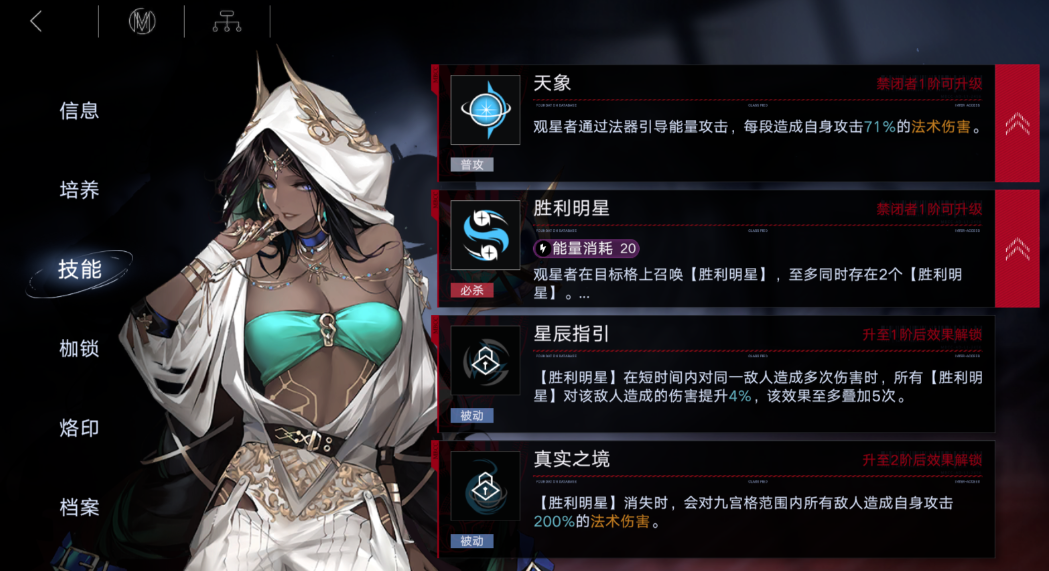This screenshot has width=1049, height=571.
Task: Select the 胜利明星 ultimate skill icon
Action: click(x=485, y=236)
